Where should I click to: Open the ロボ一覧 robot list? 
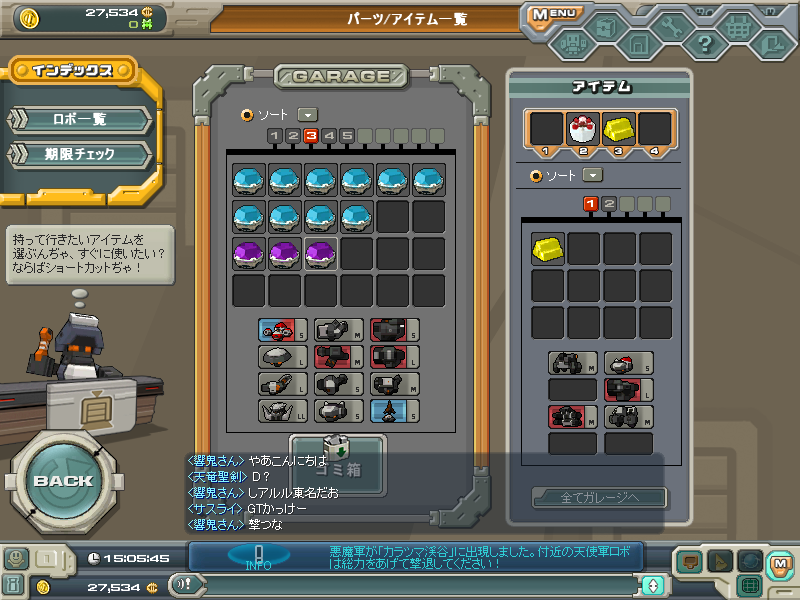tap(80, 119)
